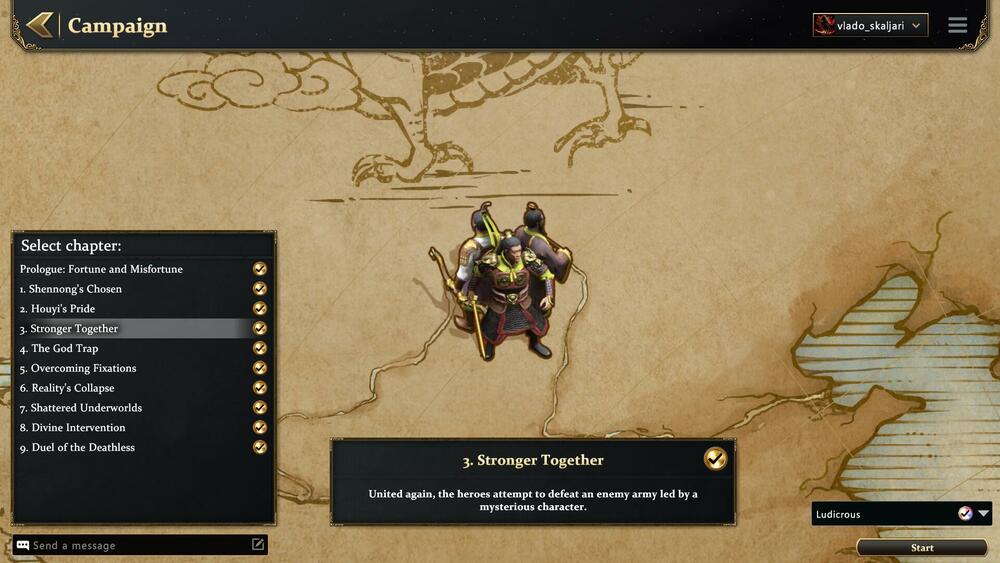Click the Send a message chat field

[x=135, y=546]
